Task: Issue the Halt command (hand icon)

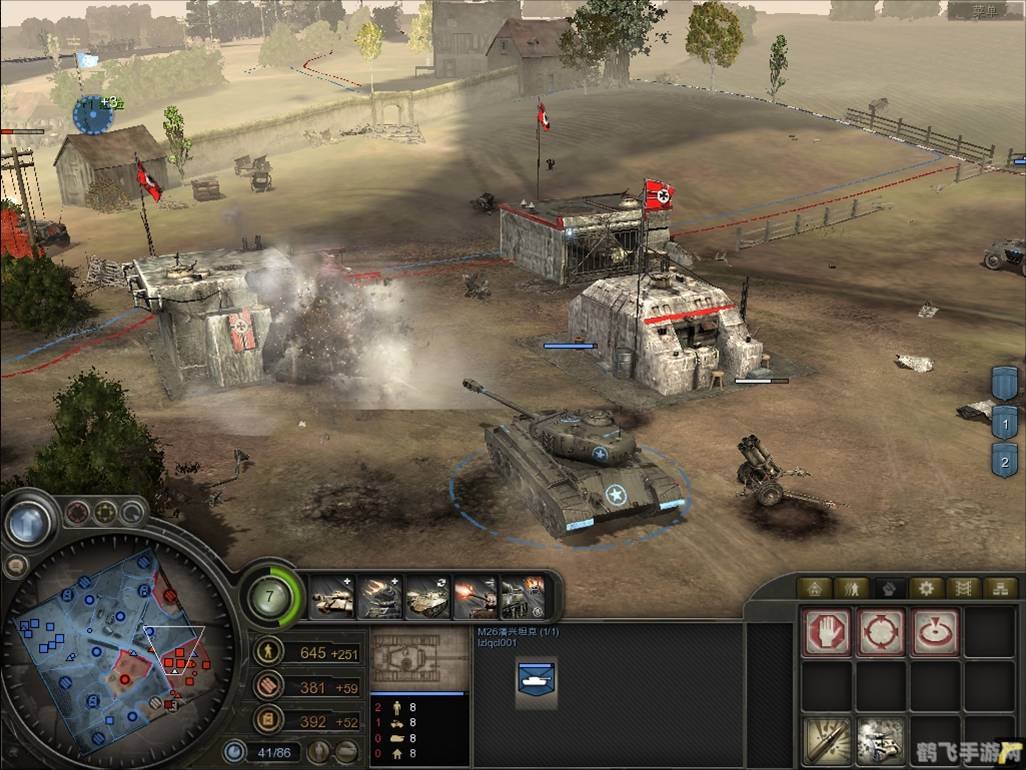Action: tap(826, 631)
